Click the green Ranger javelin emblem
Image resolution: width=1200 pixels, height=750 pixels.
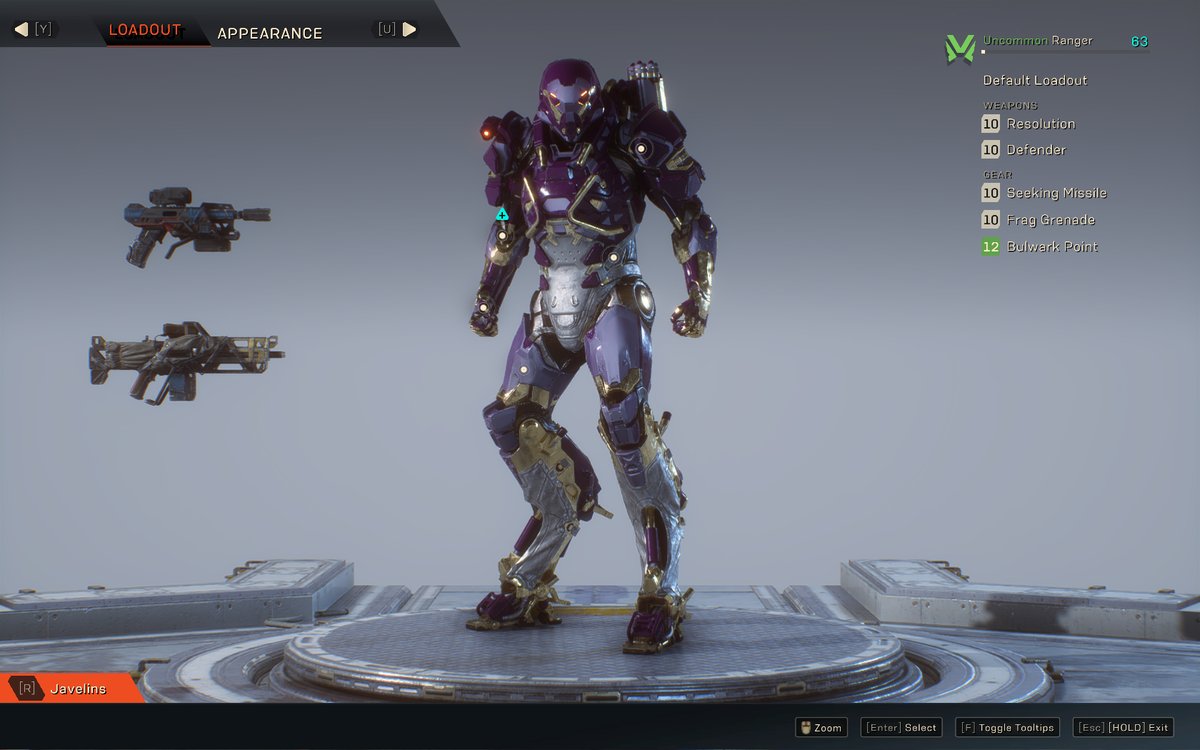pos(959,48)
